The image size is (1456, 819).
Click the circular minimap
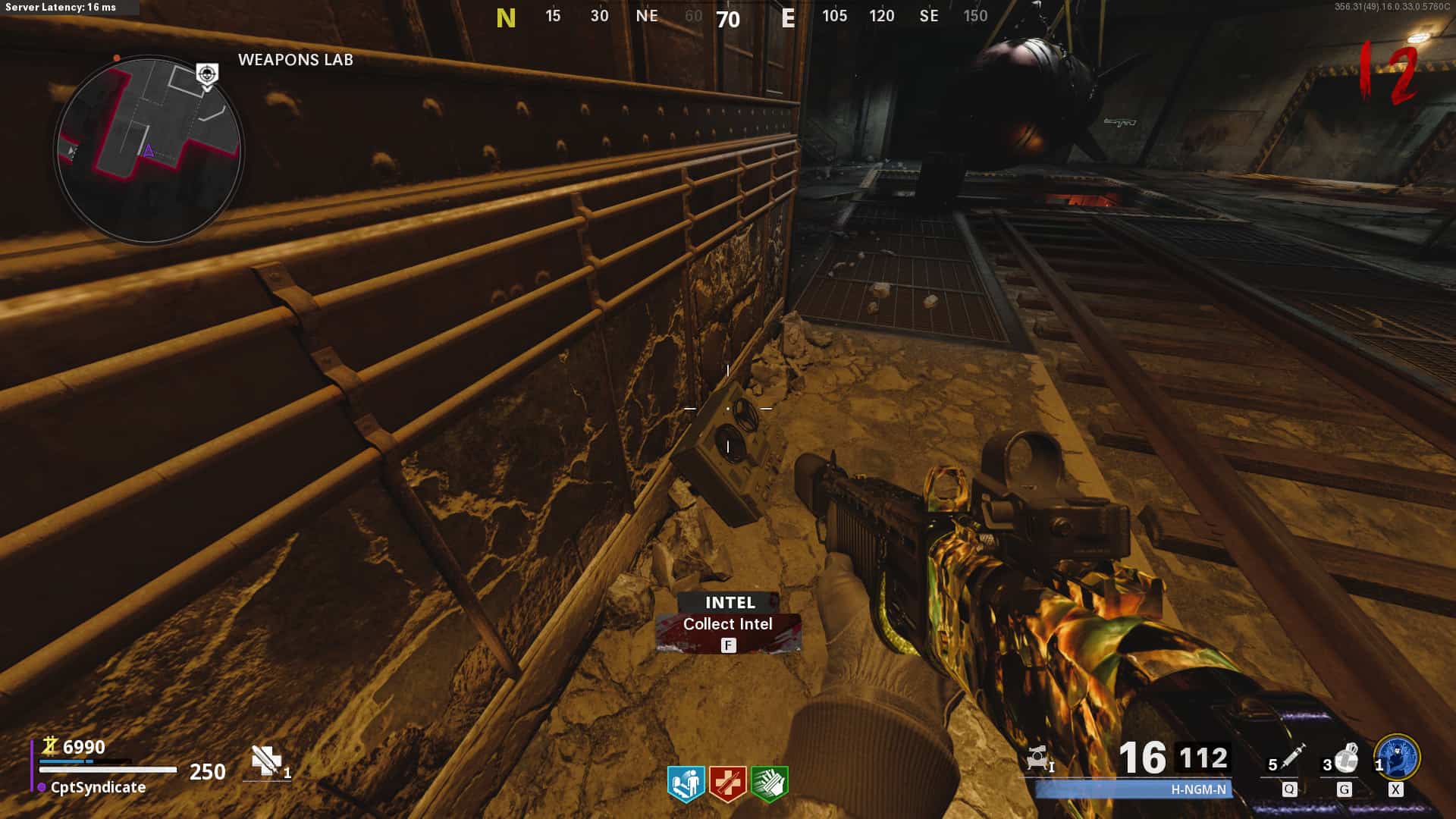point(149,149)
